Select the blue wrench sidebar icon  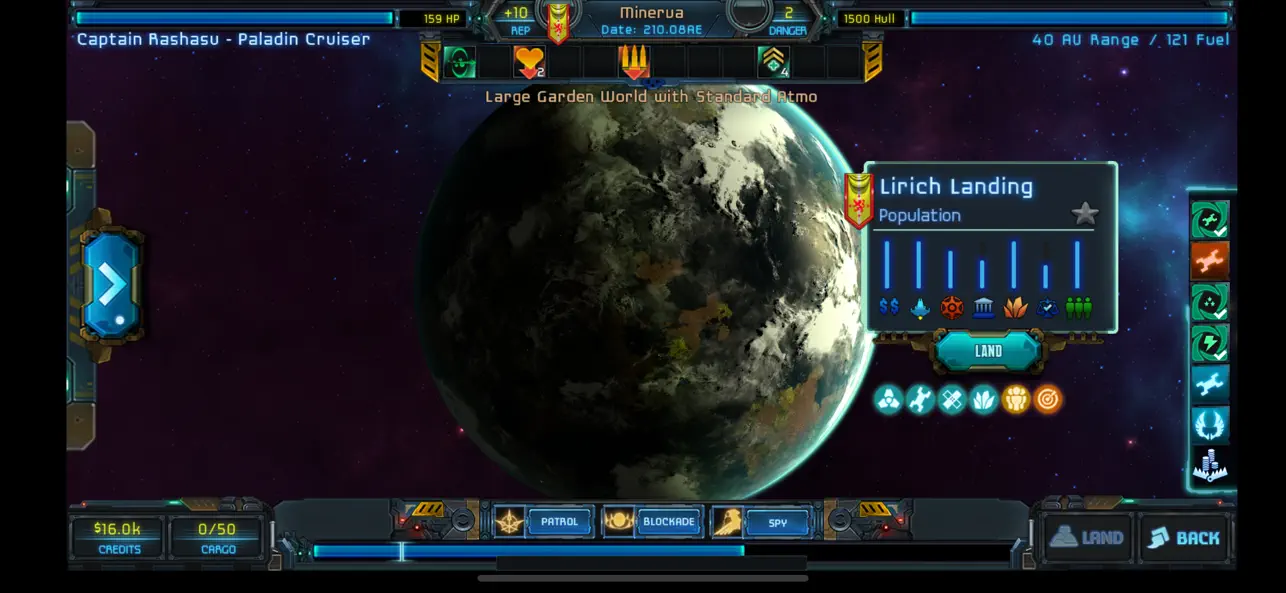[x=1209, y=384]
